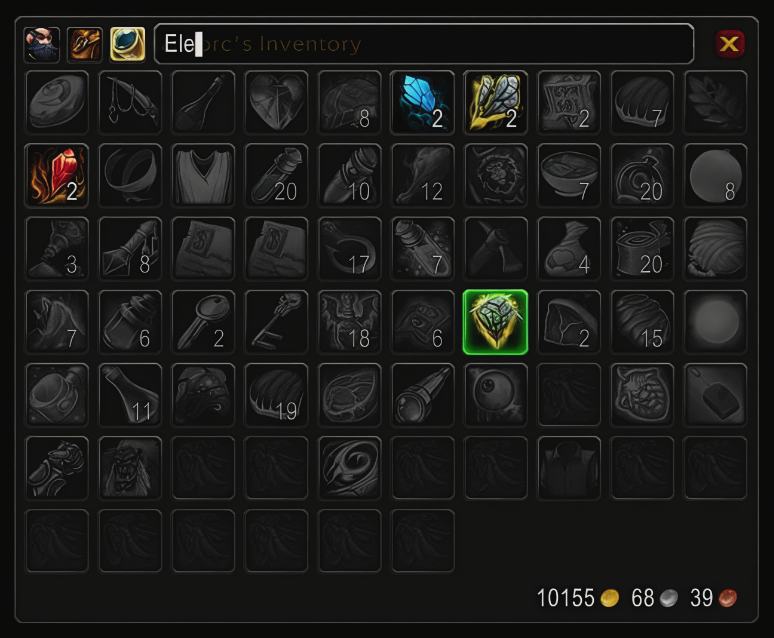Open the dwarf character portrait button
This screenshot has width=774, height=638.
click(x=42, y=44)
